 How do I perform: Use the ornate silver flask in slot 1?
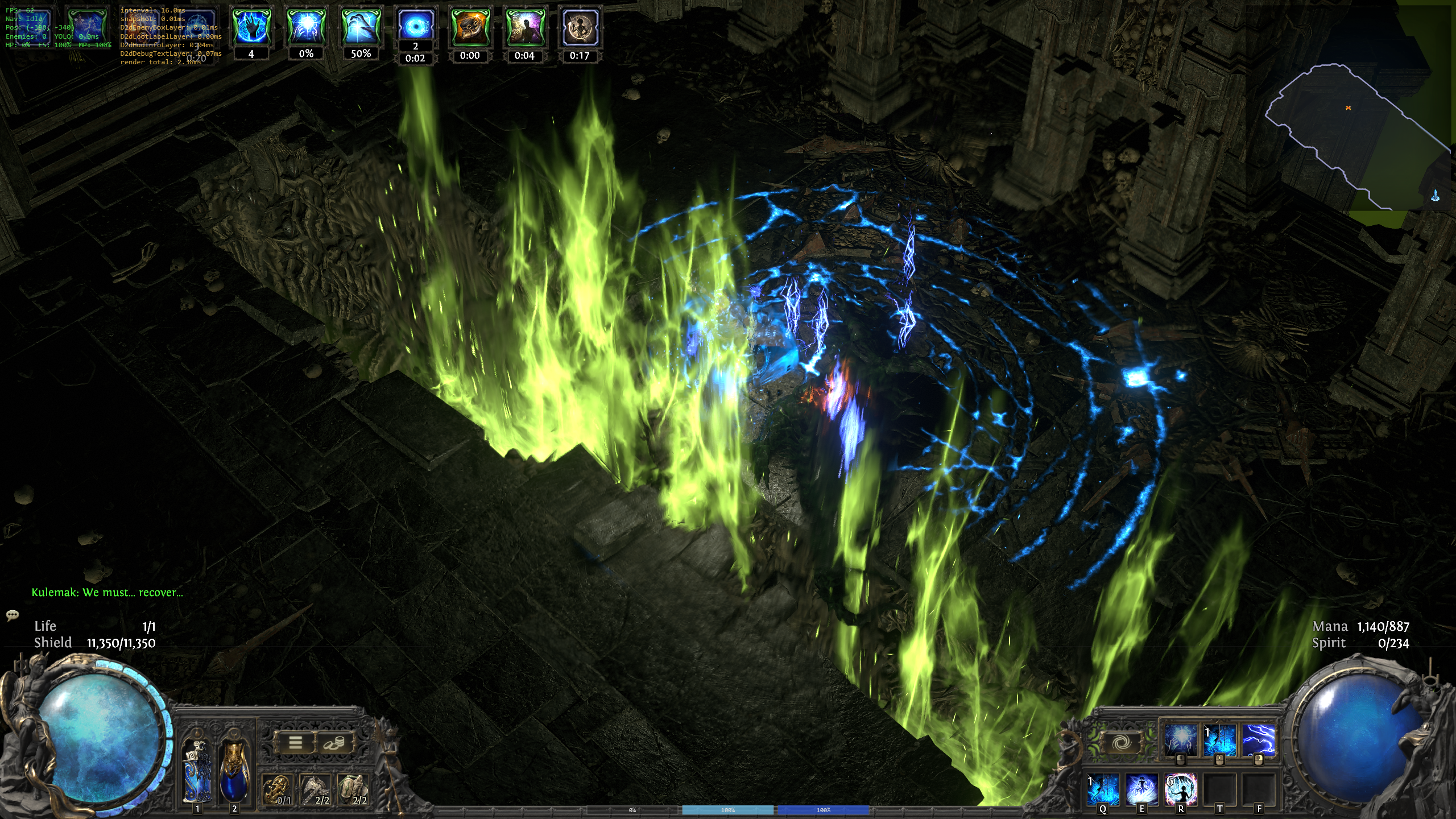coord(197,770)
